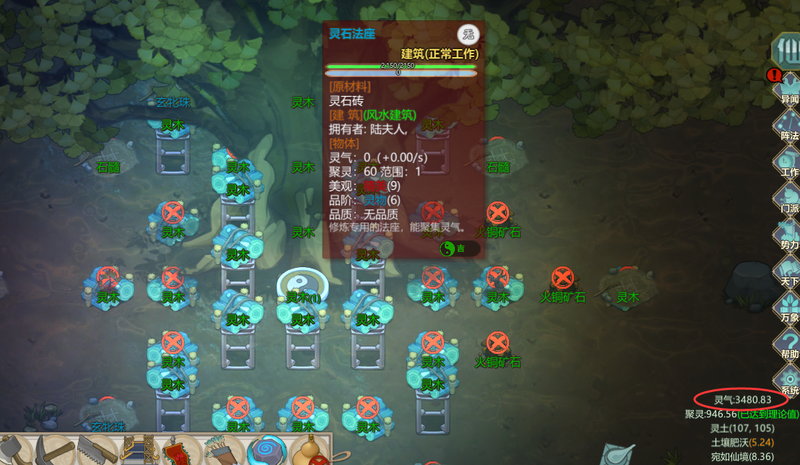Click the 无 element badge in the tooltip
Screen dimensions: 800x465
point(467,34)
